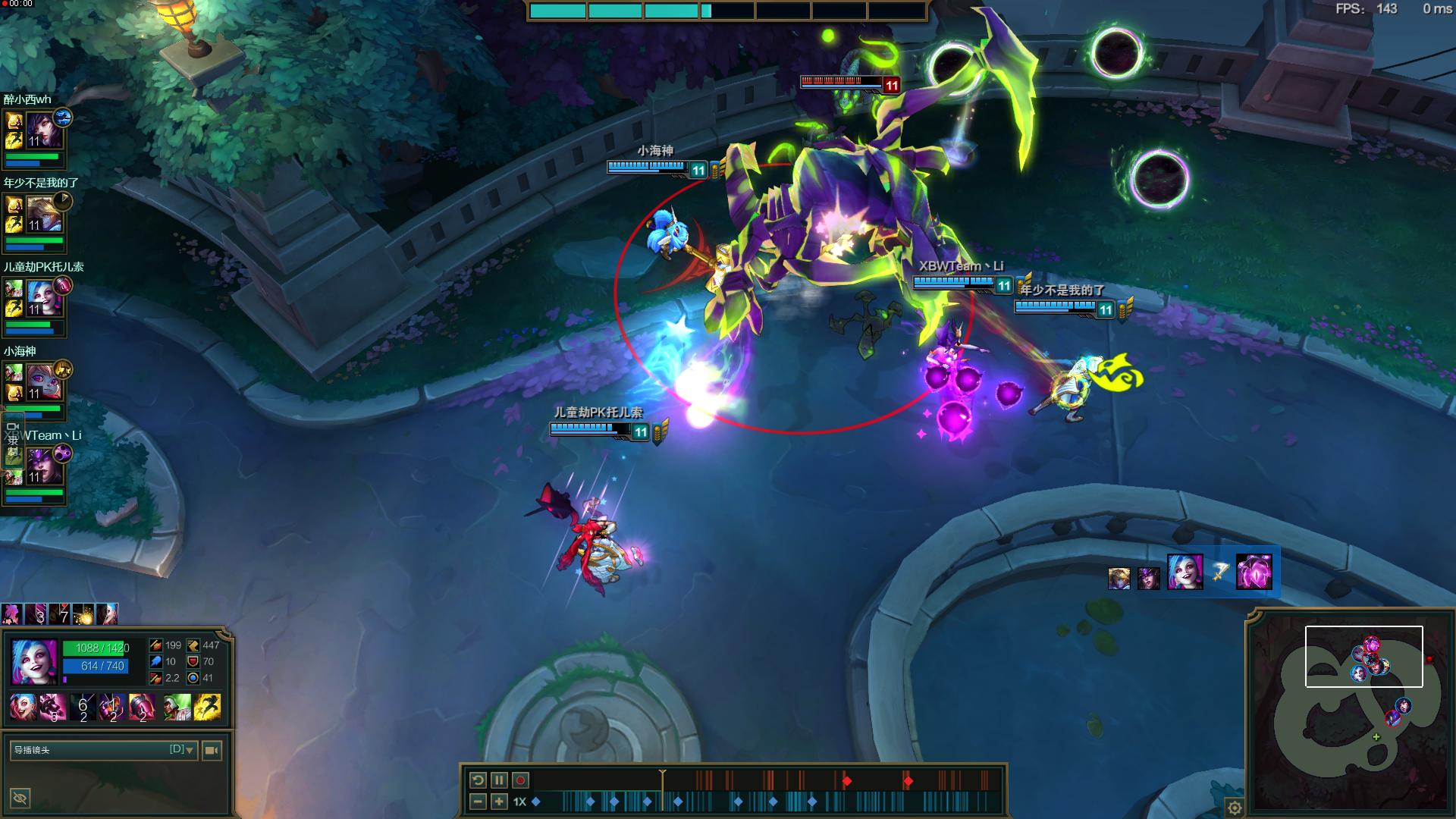Select player 儿童劫PK托儿索 in the team list
Image resolution: width=1456 pixels, height=819 pixels.
coord(45,298)
